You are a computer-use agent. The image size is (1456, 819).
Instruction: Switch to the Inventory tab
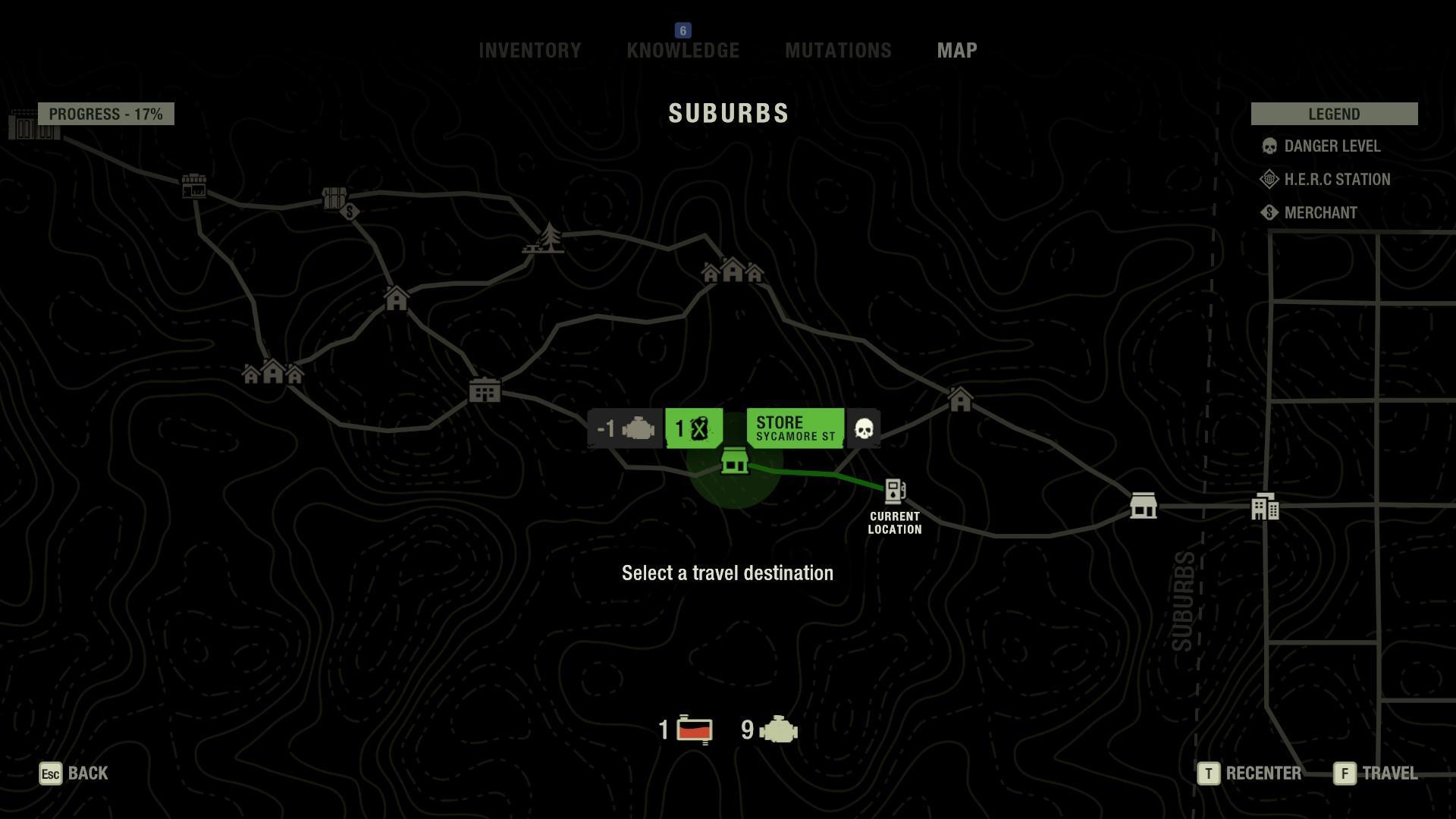(529, 51)
